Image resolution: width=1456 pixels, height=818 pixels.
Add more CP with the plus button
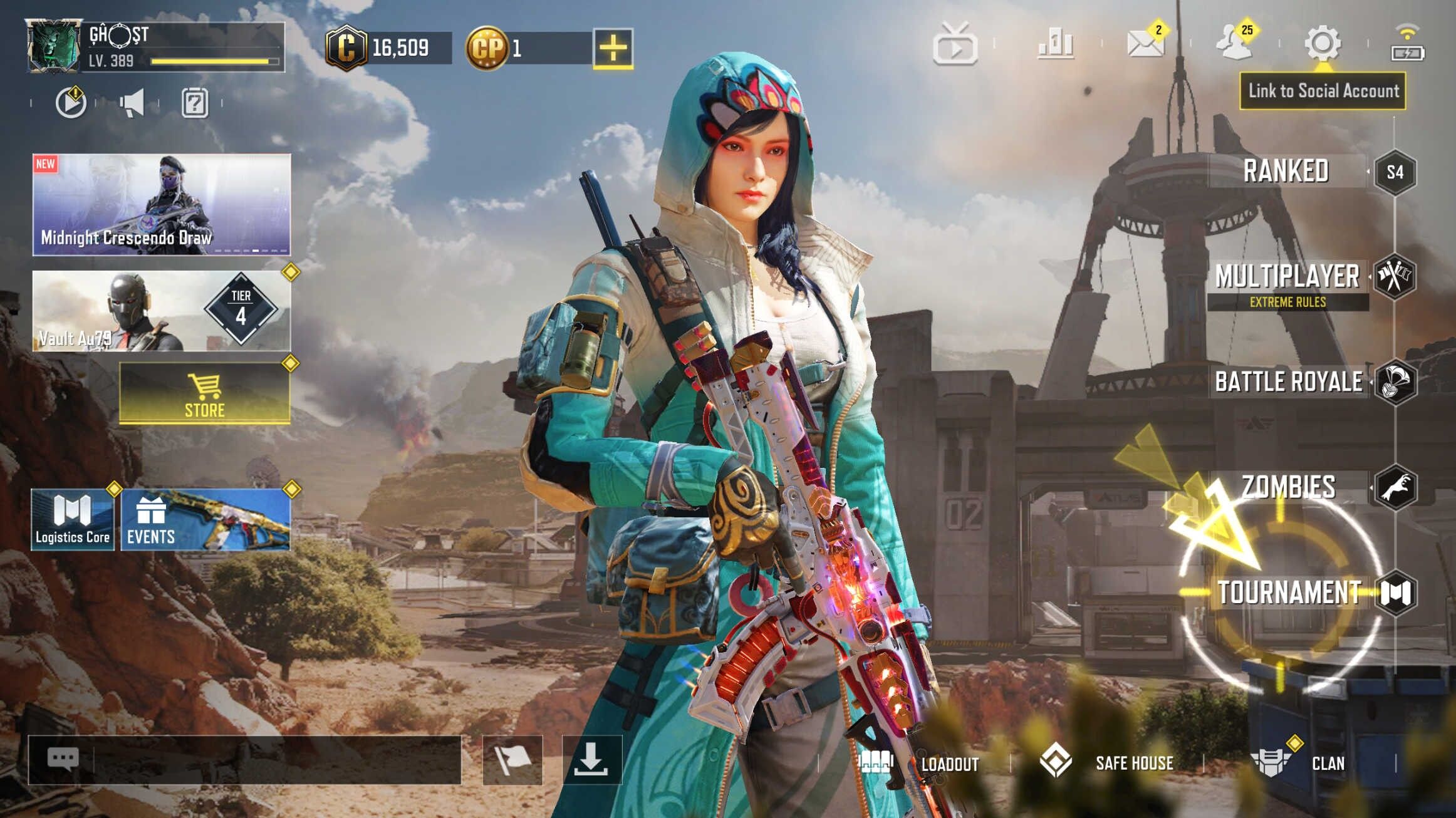coord(613,48)
